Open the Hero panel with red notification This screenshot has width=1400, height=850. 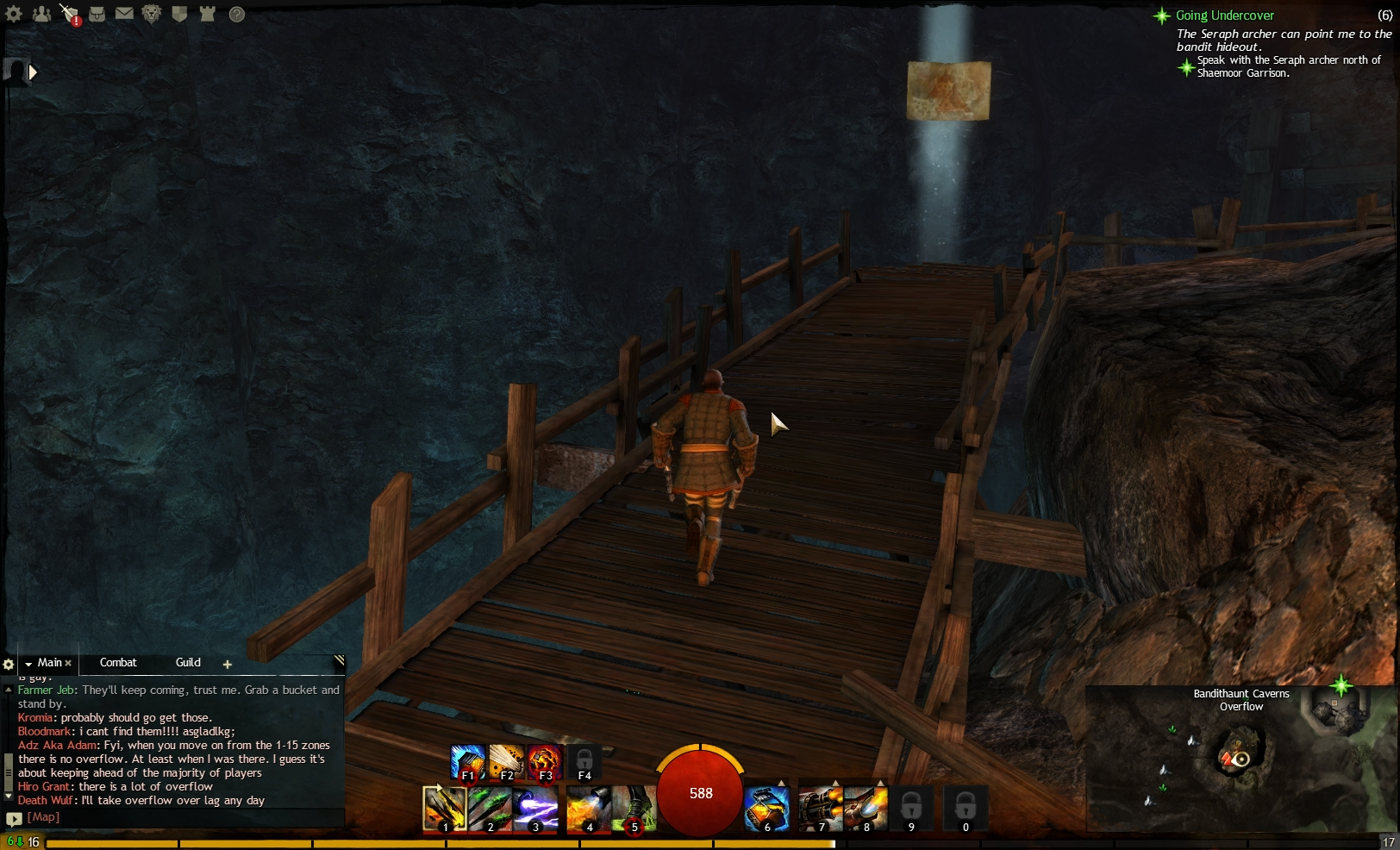[69, 15]
